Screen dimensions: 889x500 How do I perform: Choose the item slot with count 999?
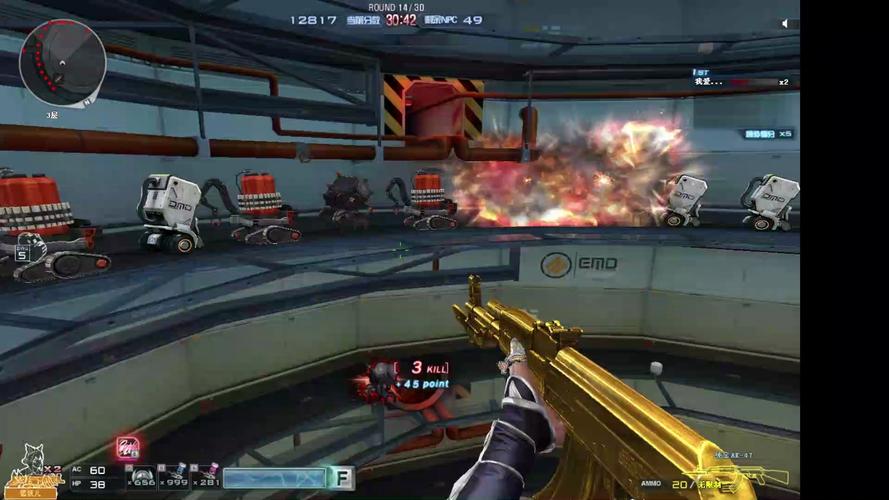(174, 476)
